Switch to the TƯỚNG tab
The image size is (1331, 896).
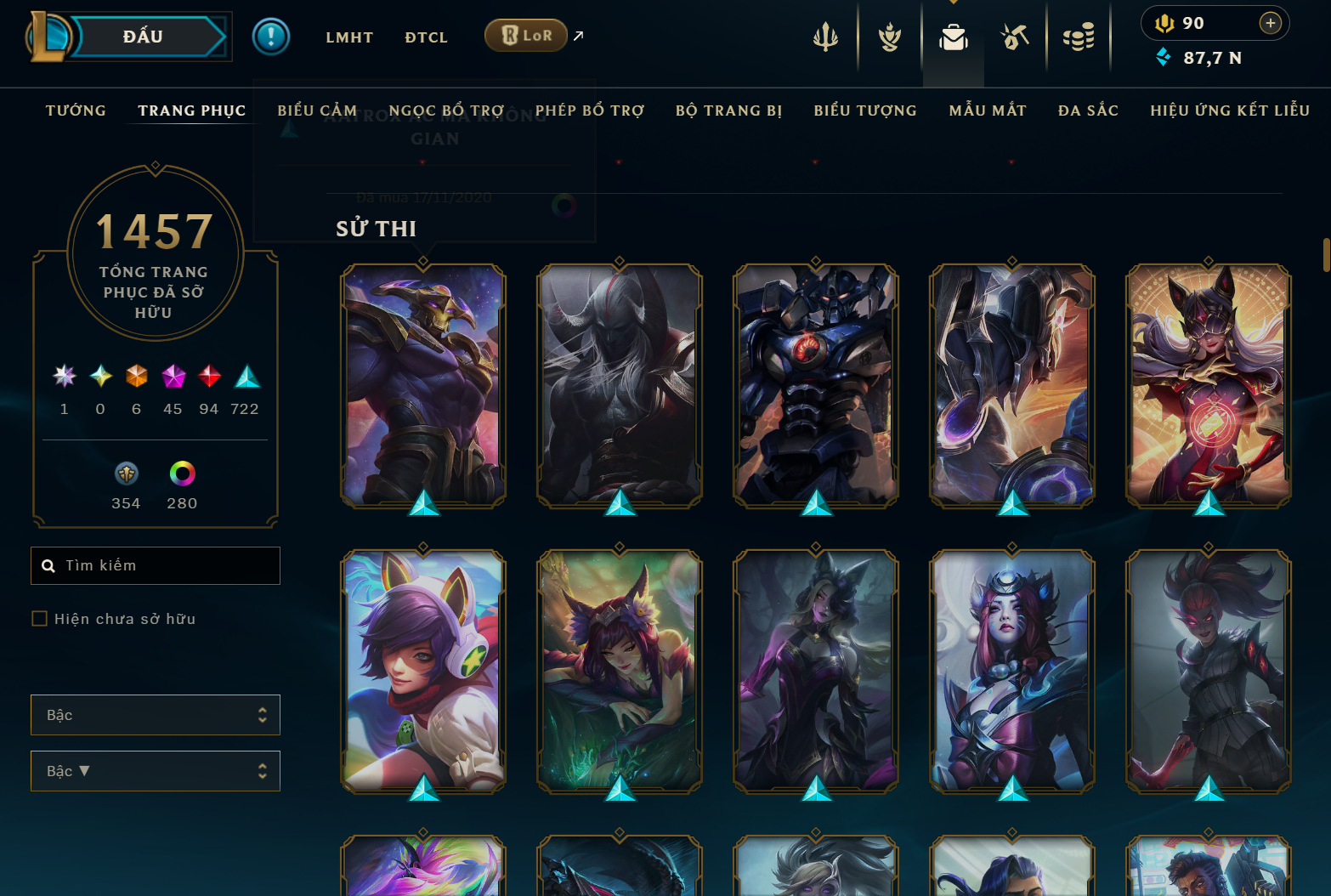tap(76, 111)
